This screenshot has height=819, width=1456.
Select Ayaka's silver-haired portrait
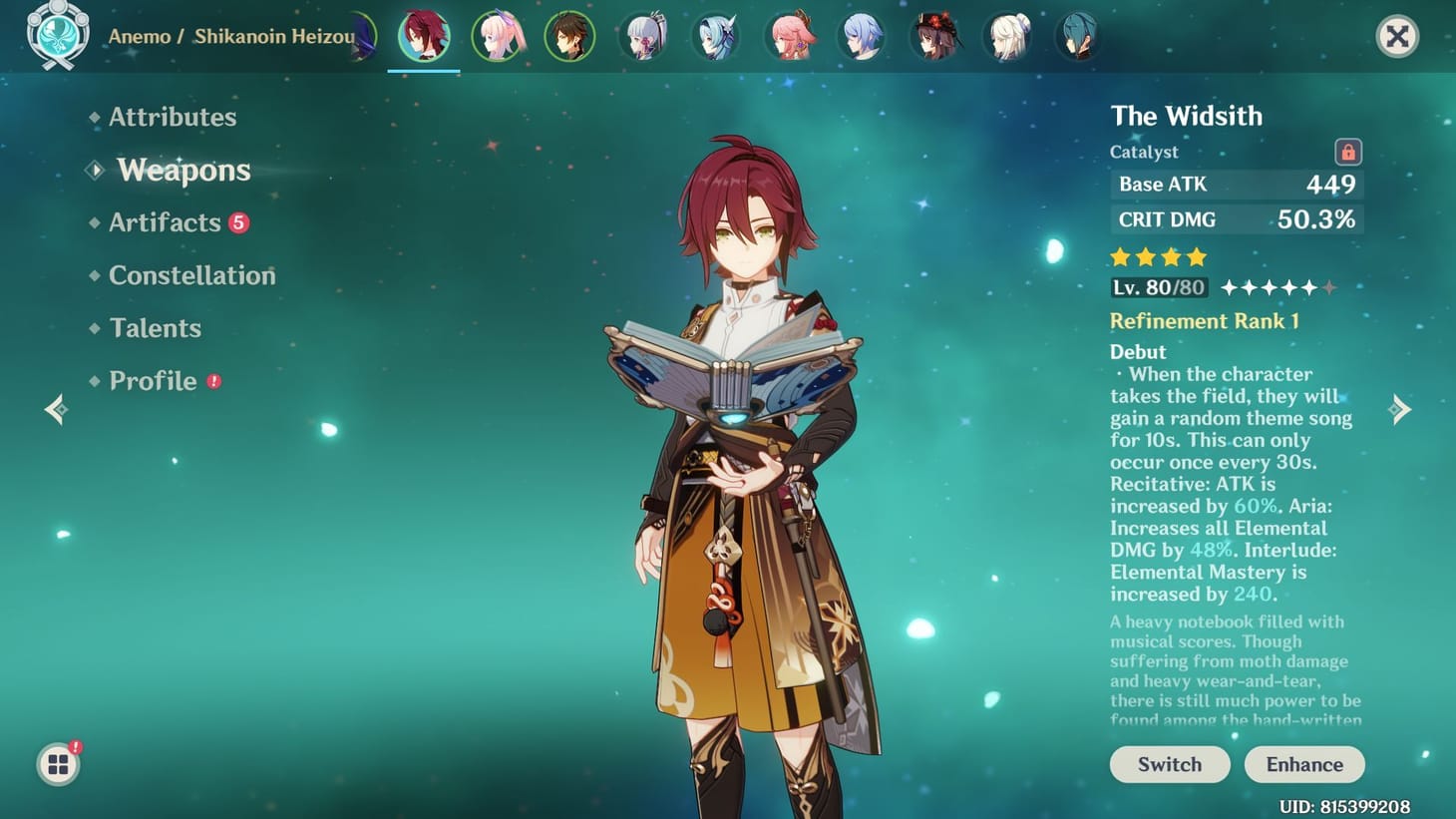(x=643, y=36)
